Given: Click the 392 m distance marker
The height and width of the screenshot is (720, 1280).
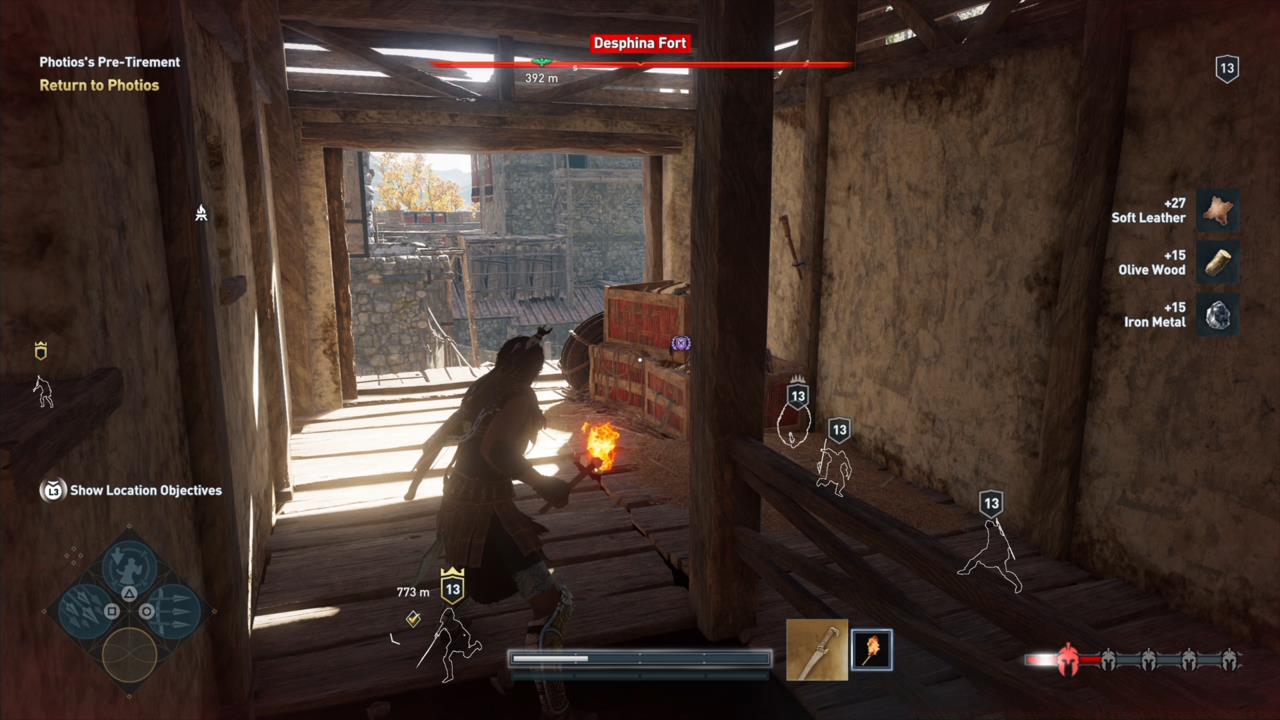Looking at the screenshot, I should coord(541,78).
